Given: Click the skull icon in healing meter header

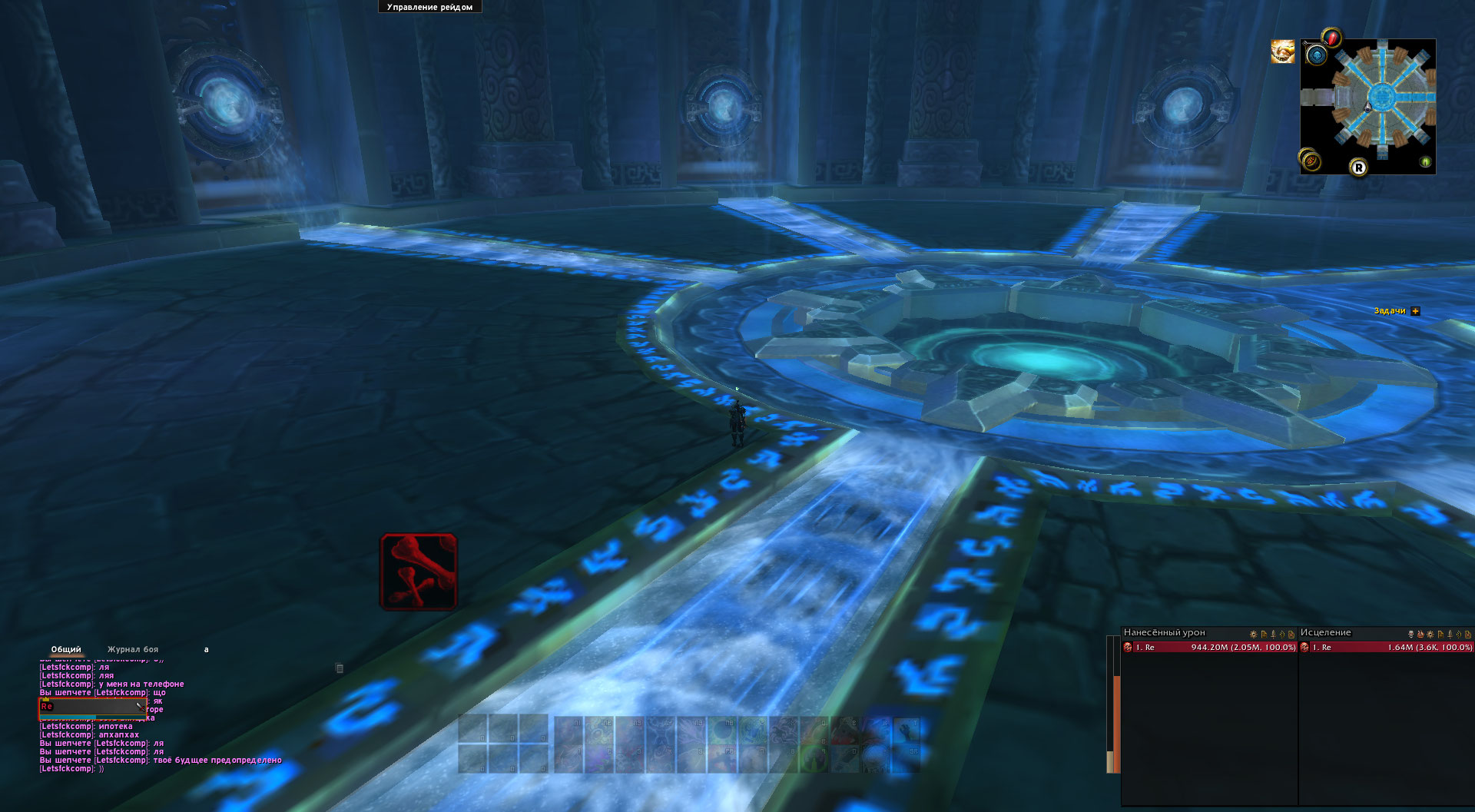Looking at the screenshot, I should coord(1410,635).
